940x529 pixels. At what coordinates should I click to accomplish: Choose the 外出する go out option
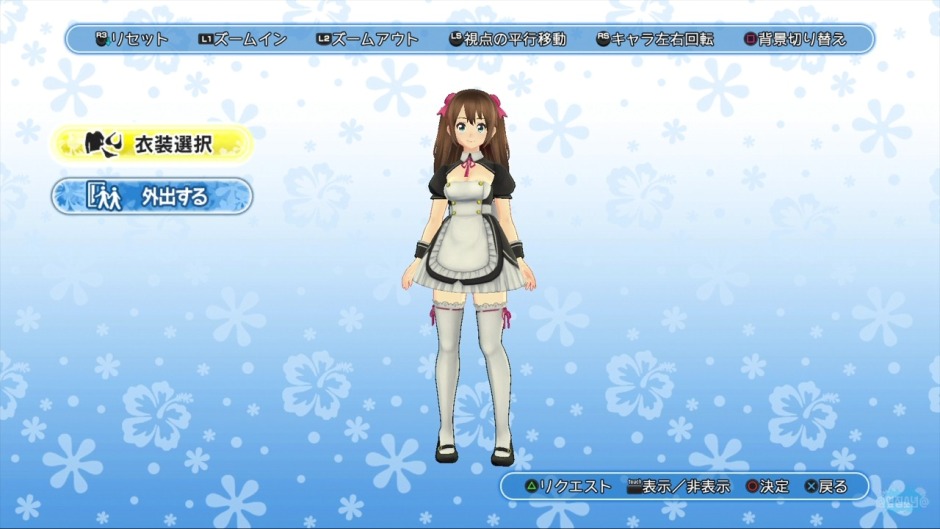[x=151, y=196]
